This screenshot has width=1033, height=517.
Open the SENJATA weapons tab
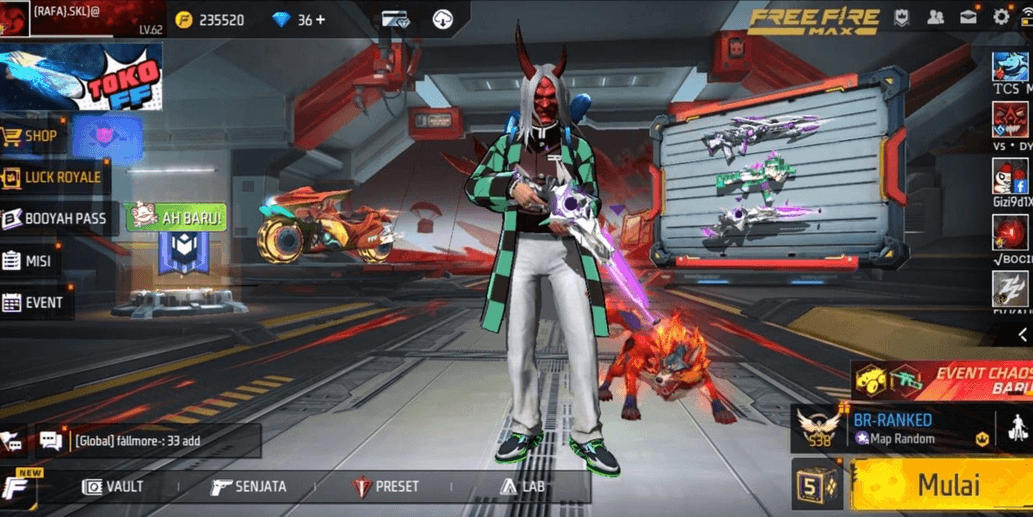(249, 487)
